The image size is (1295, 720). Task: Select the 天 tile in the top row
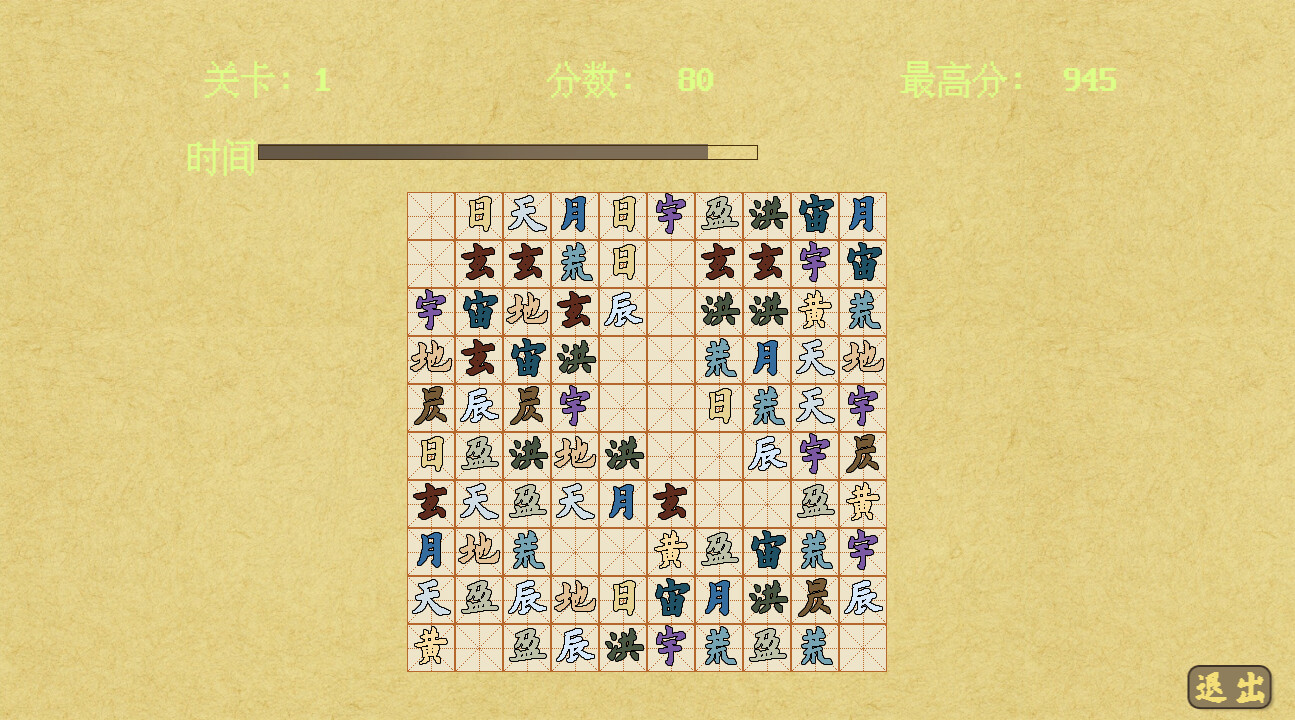[526, 214]
